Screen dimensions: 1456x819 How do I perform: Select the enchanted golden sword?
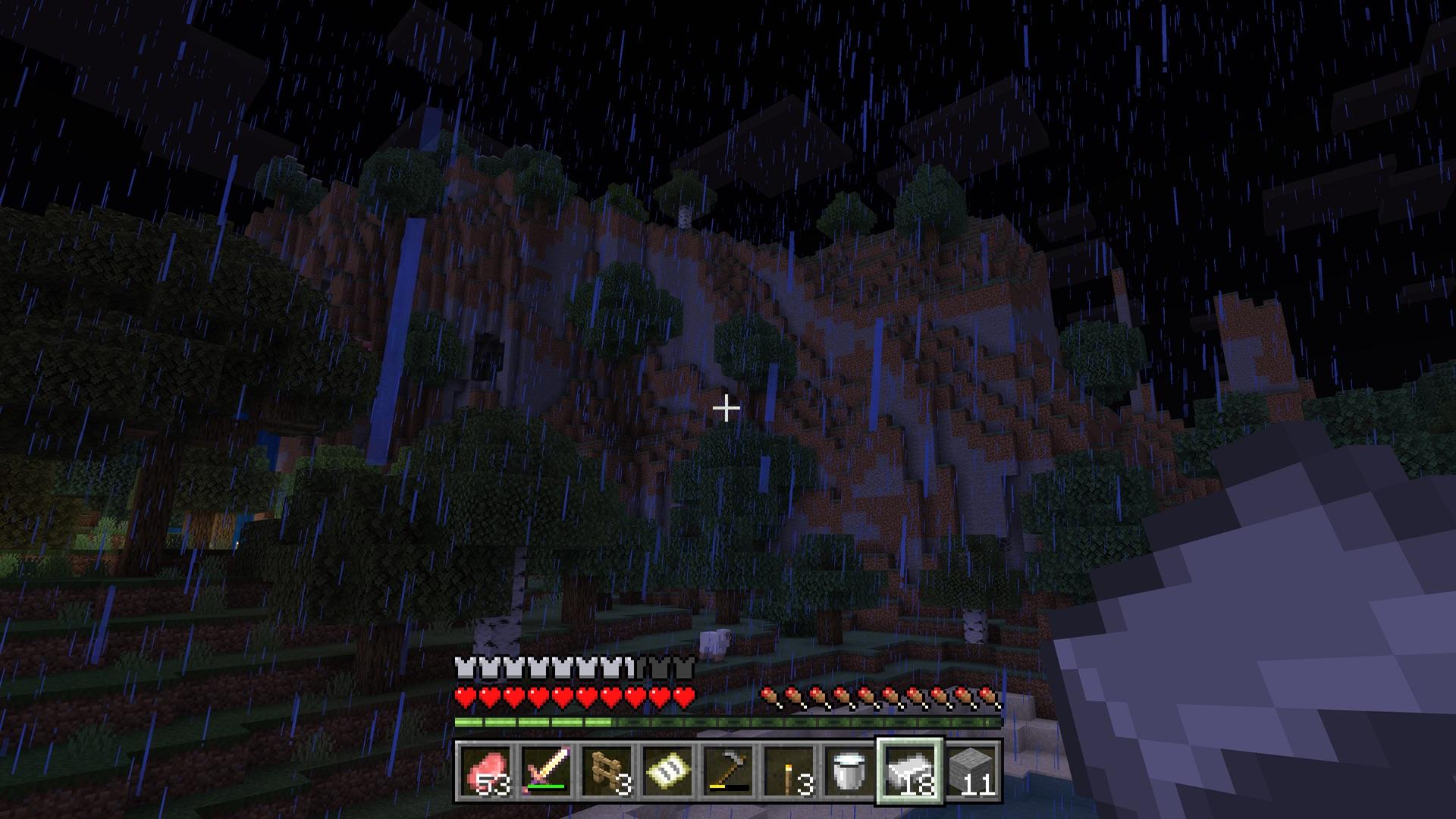546,770
